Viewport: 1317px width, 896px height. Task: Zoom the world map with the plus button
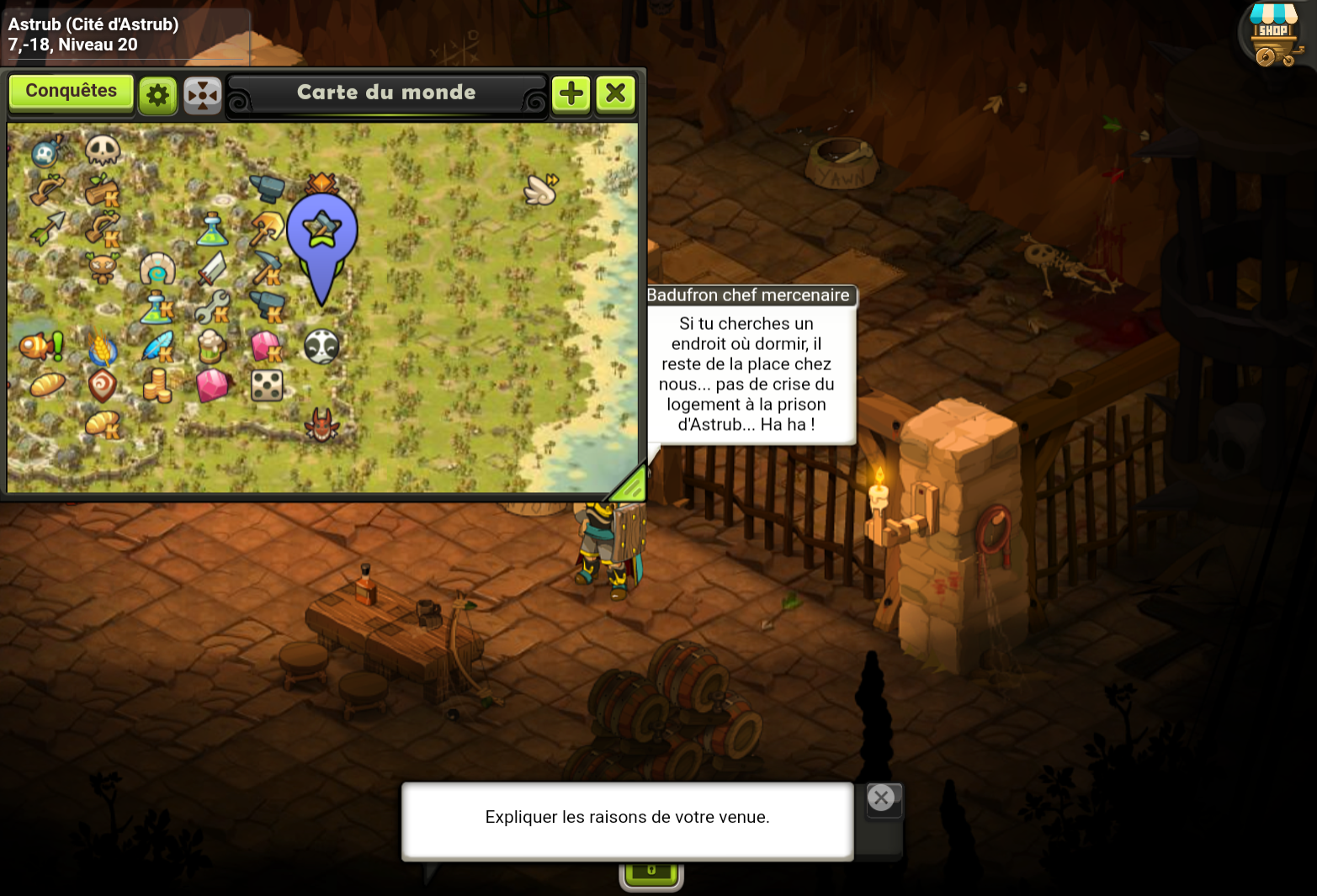pos(571,93)
